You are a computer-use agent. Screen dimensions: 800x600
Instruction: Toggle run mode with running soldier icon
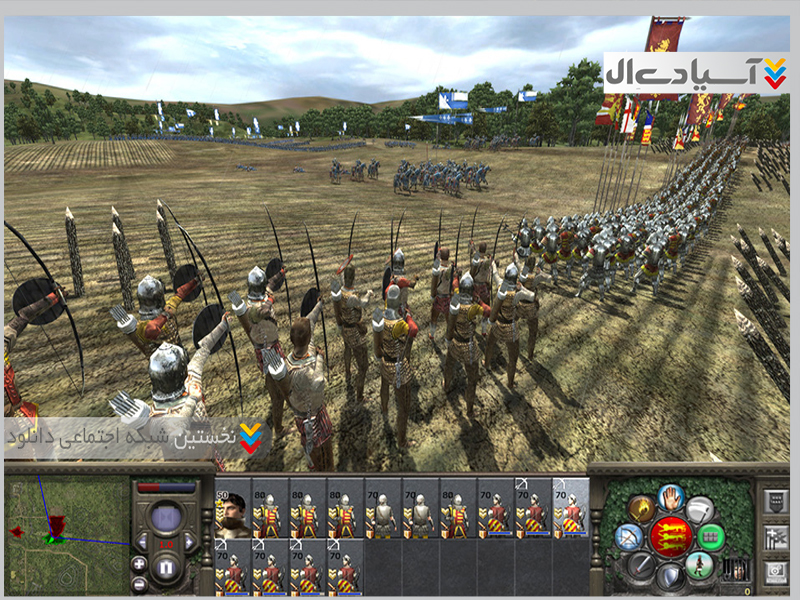[701, 566]
